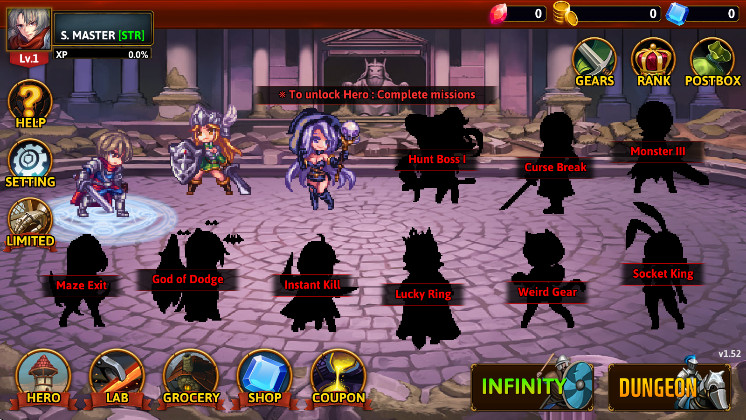Choose the locked Socket King hero
This screenshot has width=746, height=420.
click(x=662, y=272)
